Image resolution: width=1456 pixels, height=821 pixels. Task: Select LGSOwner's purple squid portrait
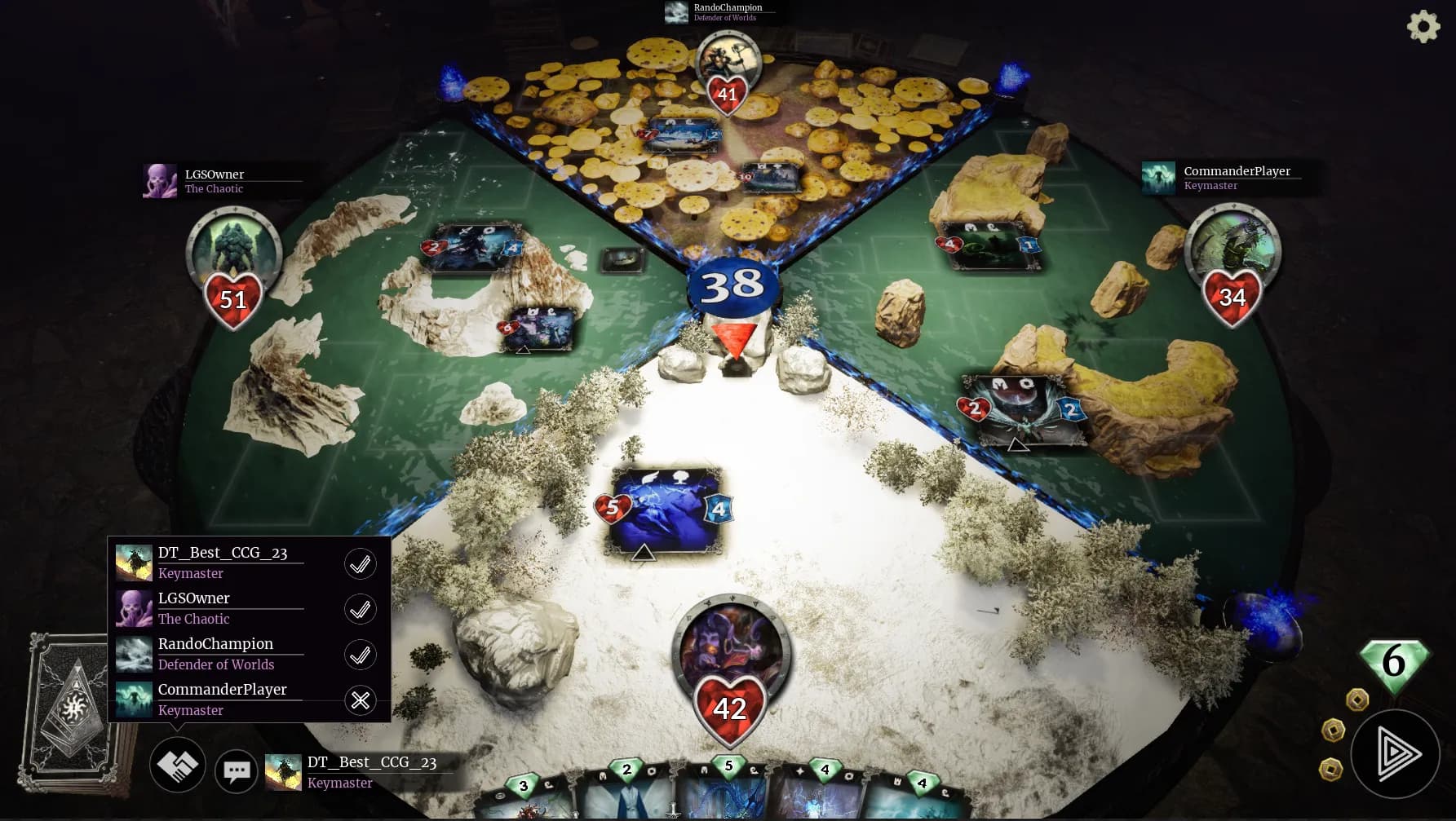tap(160, 180)
